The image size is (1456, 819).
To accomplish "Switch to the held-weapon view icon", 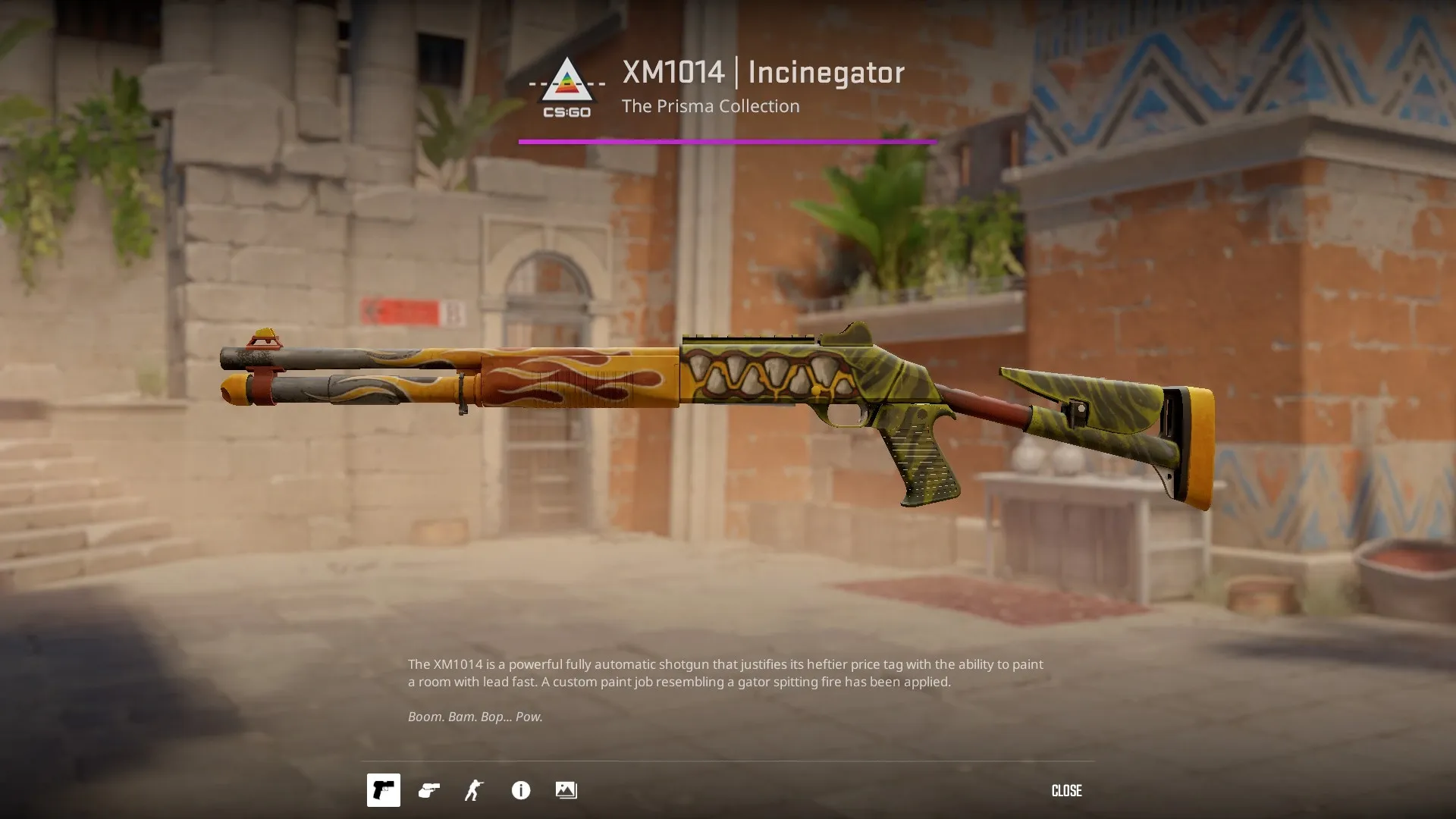I will coord(429,790).
